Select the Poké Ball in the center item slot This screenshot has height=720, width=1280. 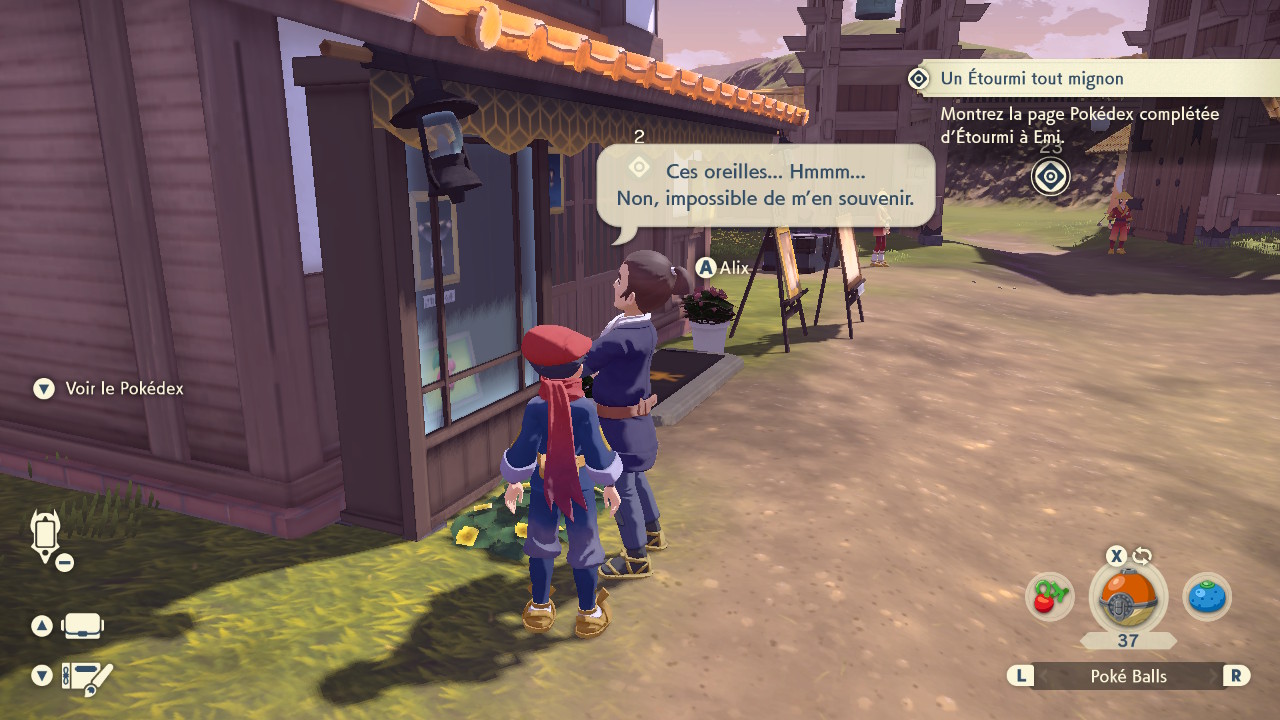[x=1128, y=600]
